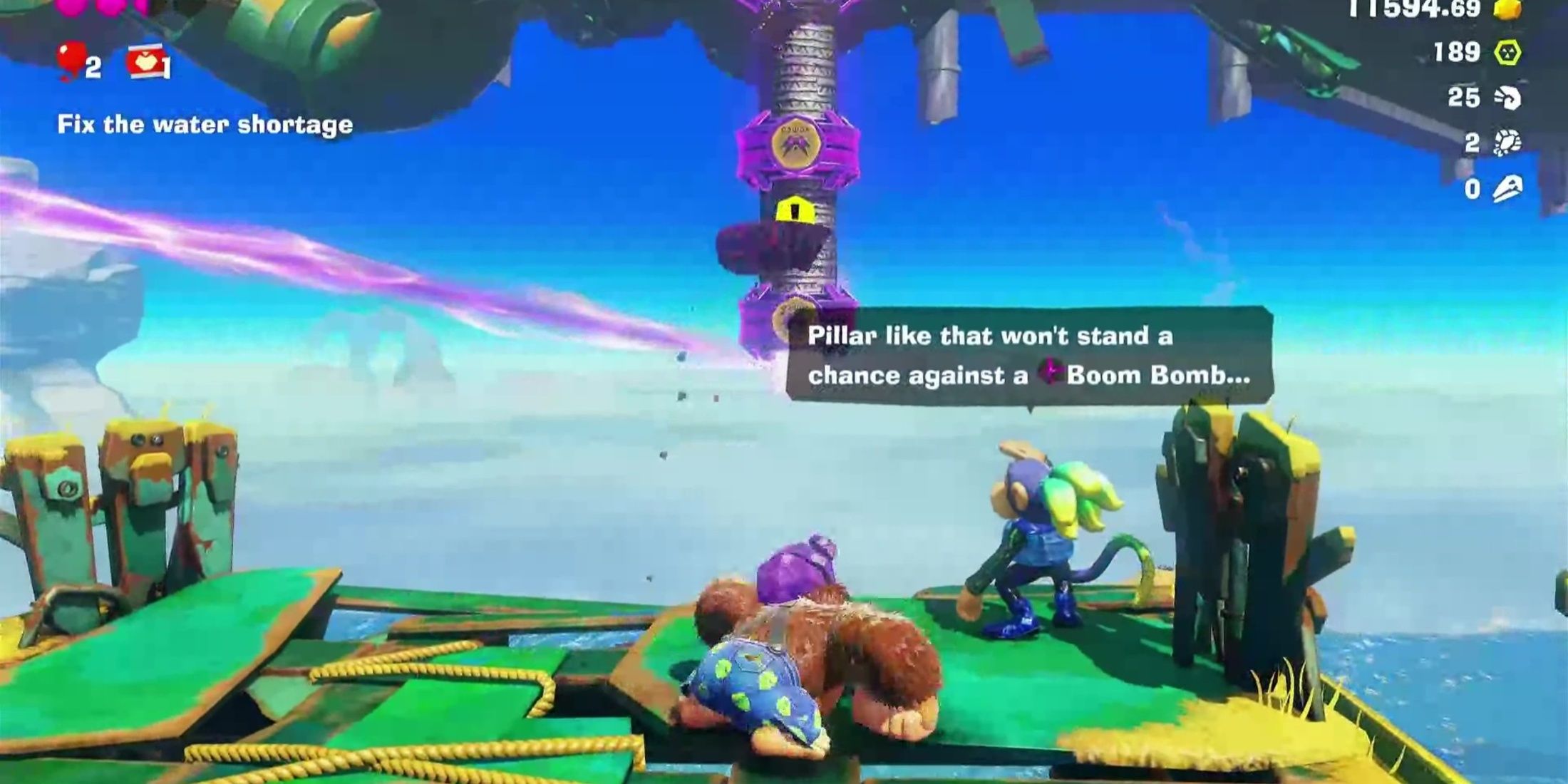The width and height of the screenshot is (1568, 784).
Task: Select the fossil icon beside the 2 count
Action: 1507,143
